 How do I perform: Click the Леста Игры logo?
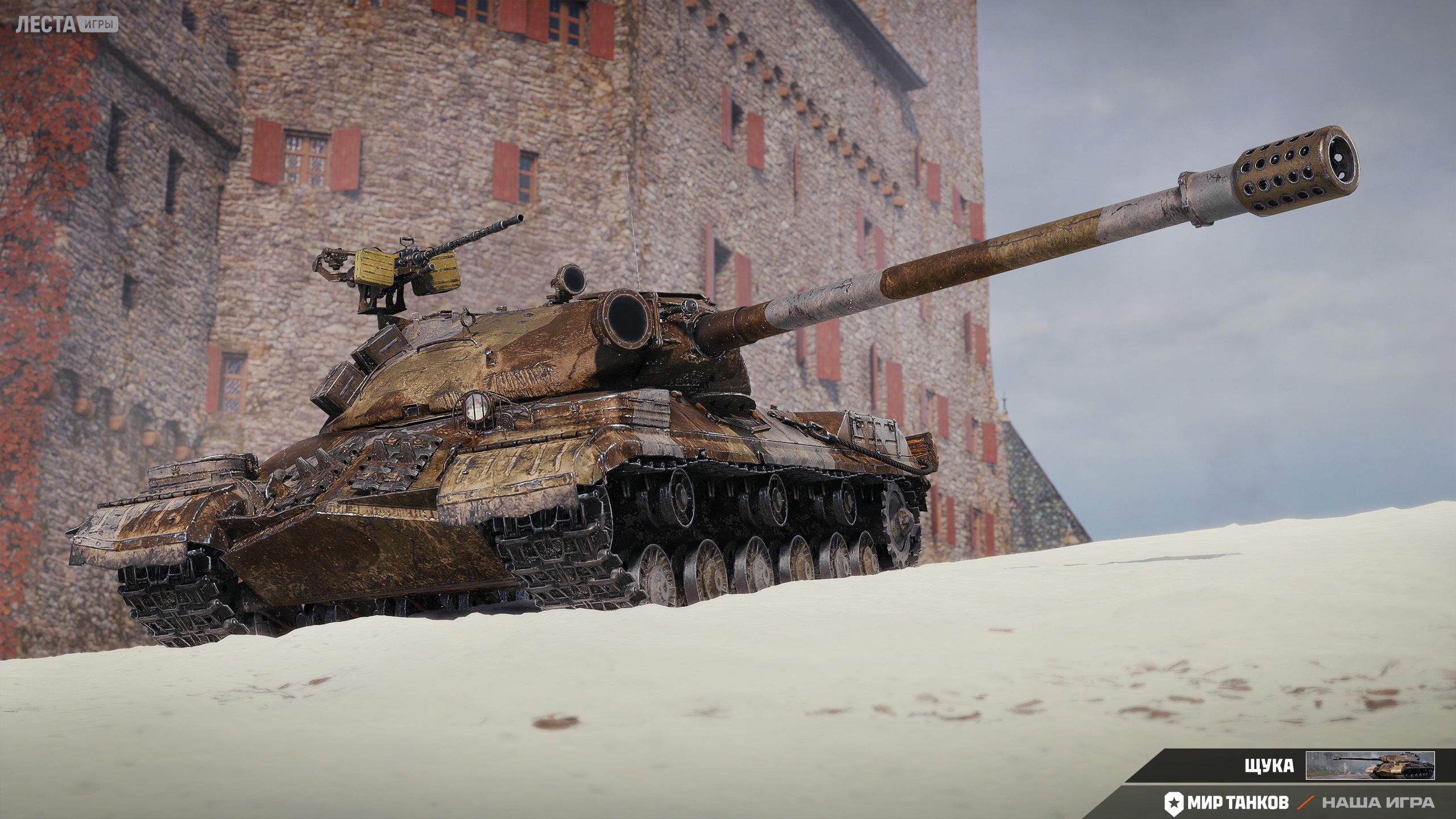tap(67, 24)
